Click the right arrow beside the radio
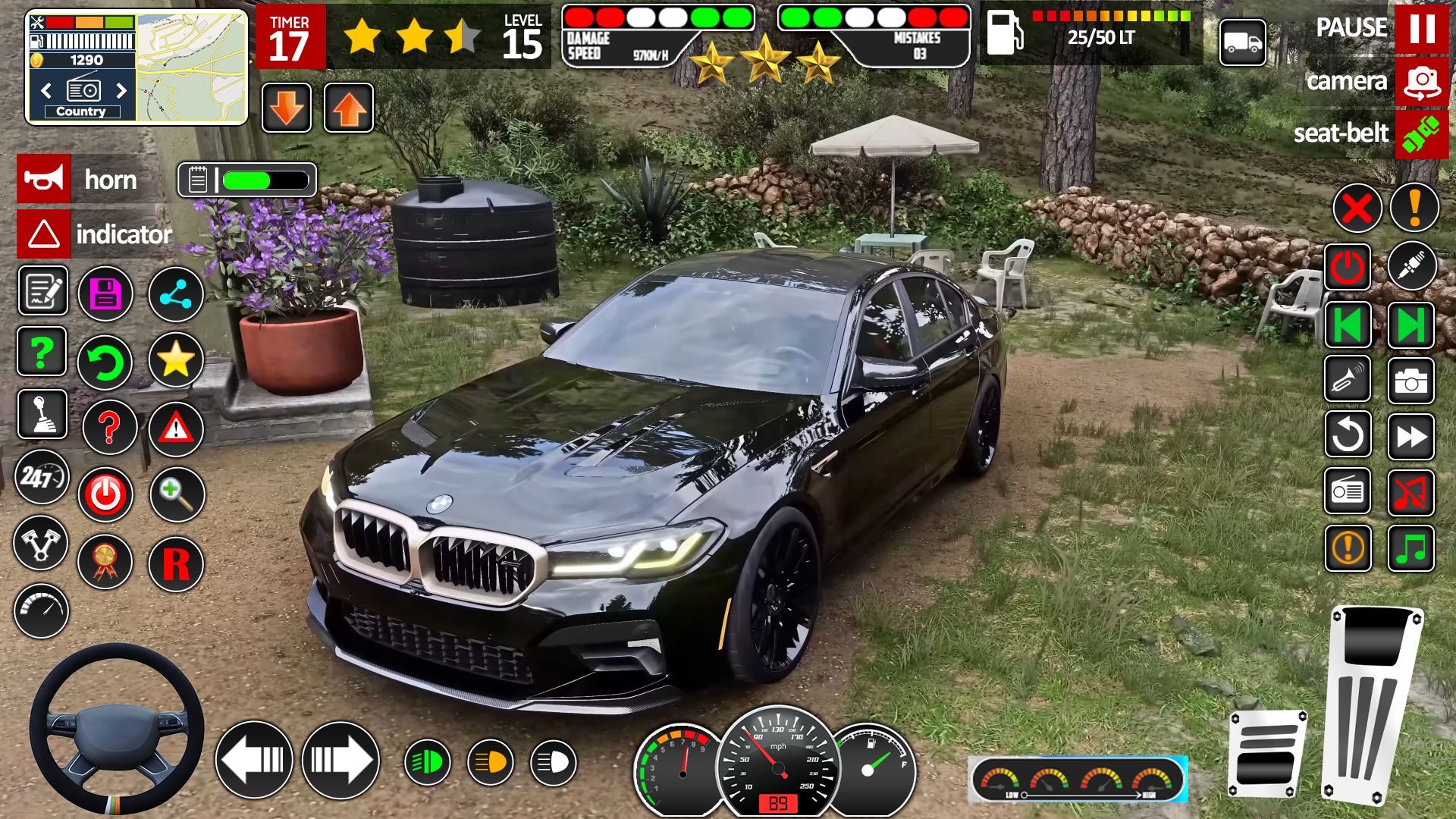 [x=123, y=91]
